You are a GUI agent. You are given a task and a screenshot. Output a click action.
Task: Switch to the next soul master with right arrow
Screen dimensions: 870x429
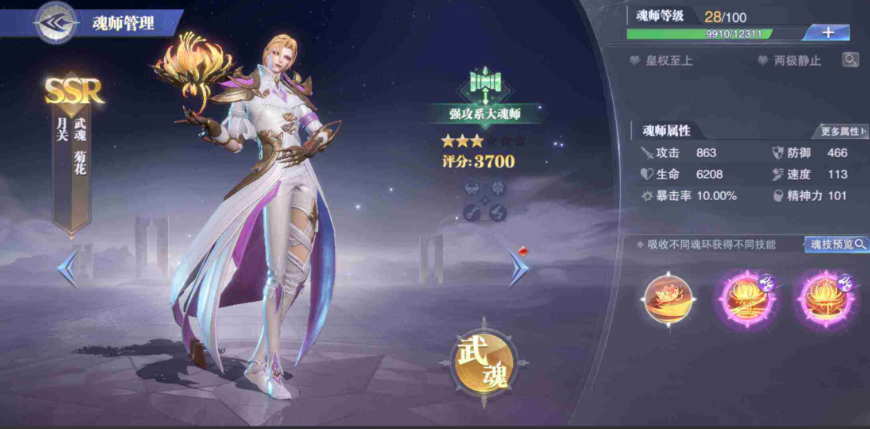[x=518, y=267]
